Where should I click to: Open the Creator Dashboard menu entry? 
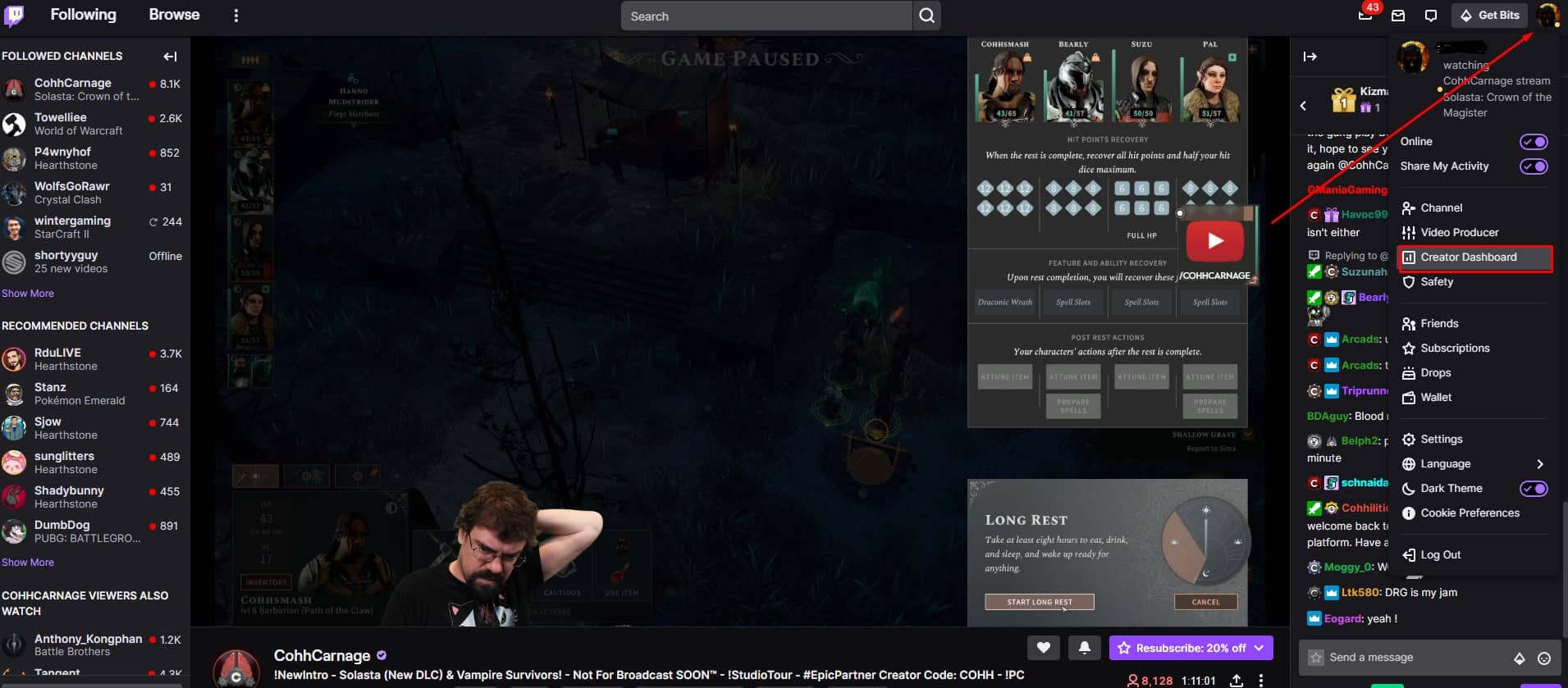[x=1469, y=257]
